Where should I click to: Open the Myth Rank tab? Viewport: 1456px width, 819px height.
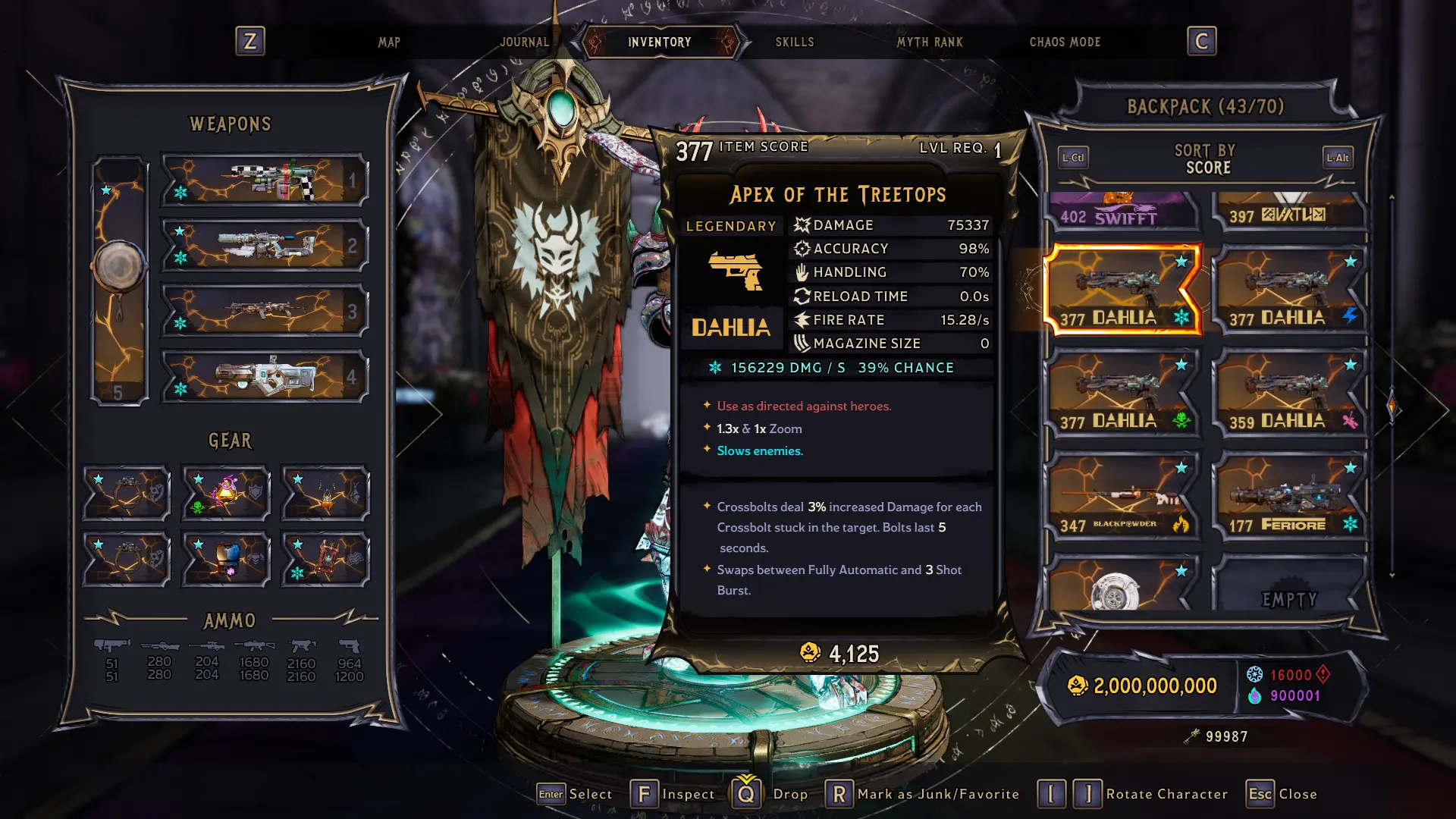(x=929, y=42)
